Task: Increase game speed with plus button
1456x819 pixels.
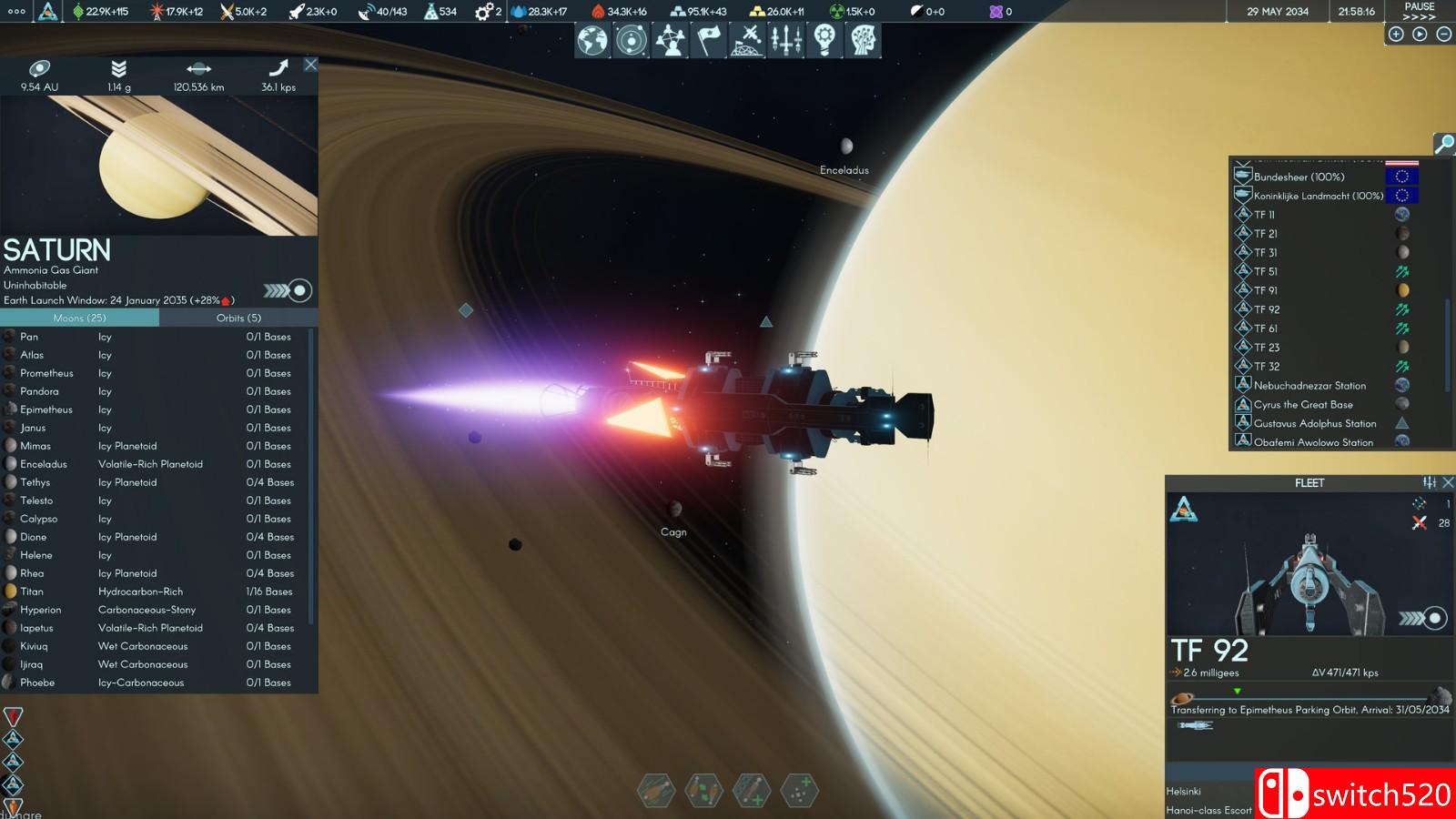Action: (x=1396, y=35)
